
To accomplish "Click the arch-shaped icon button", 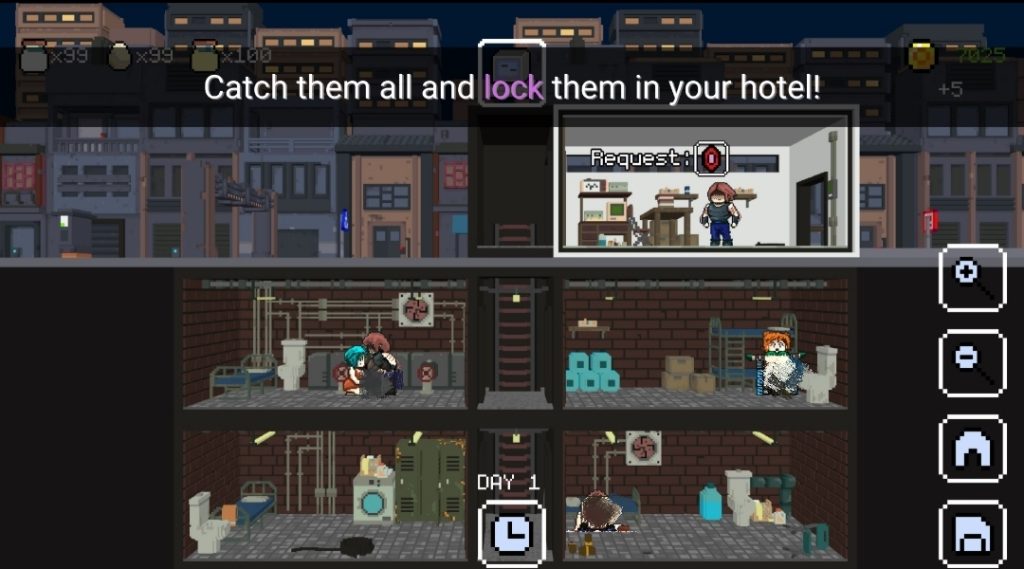I will tap(972, 449).
